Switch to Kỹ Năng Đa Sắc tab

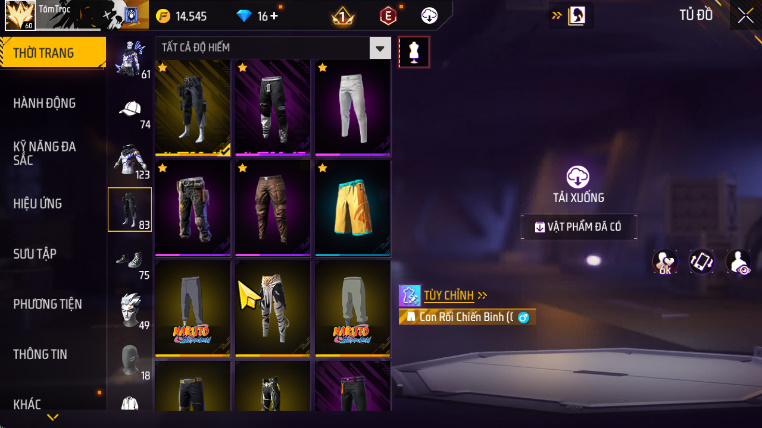click(45, 152)
